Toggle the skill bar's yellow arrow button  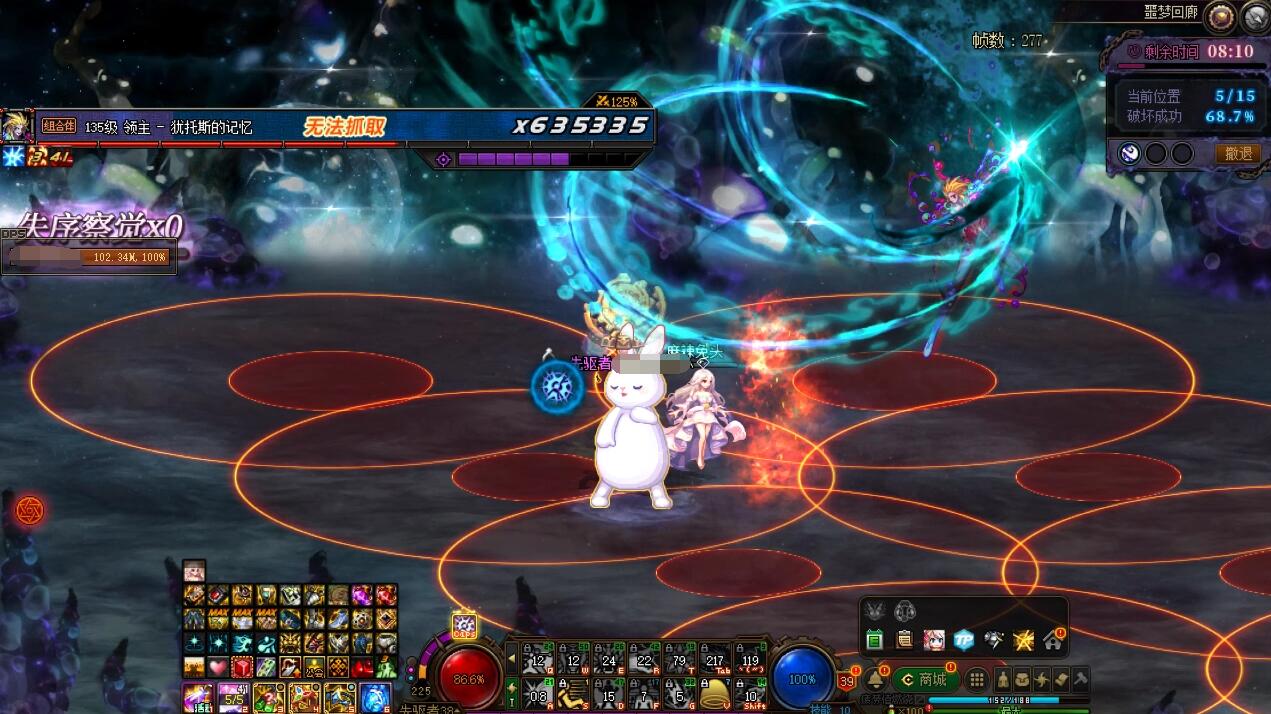pos(512,659)
